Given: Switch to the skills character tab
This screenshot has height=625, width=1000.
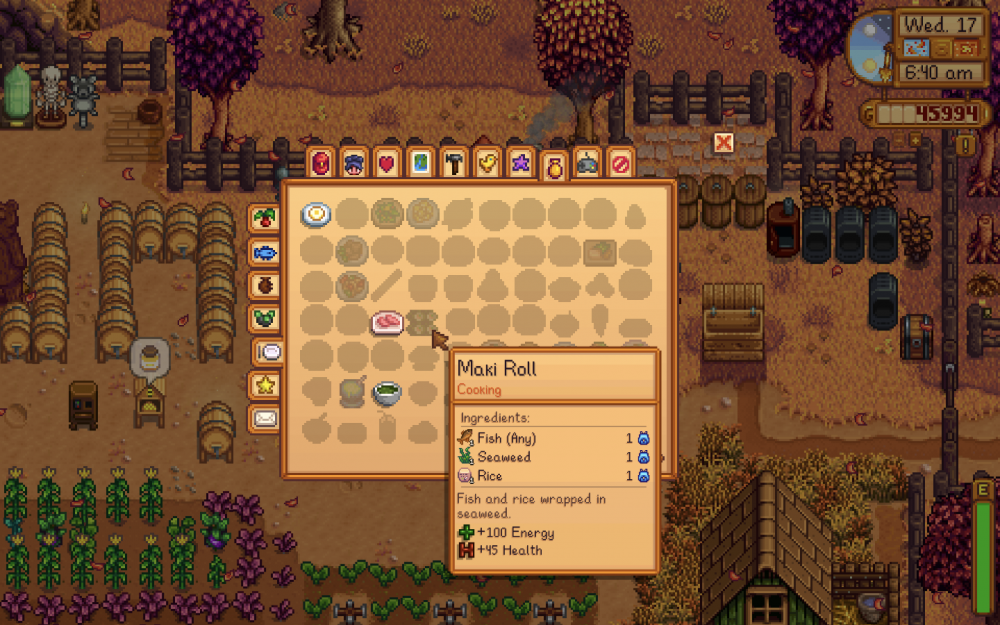Looking at the screenshot, I should [x=353, y=163].
